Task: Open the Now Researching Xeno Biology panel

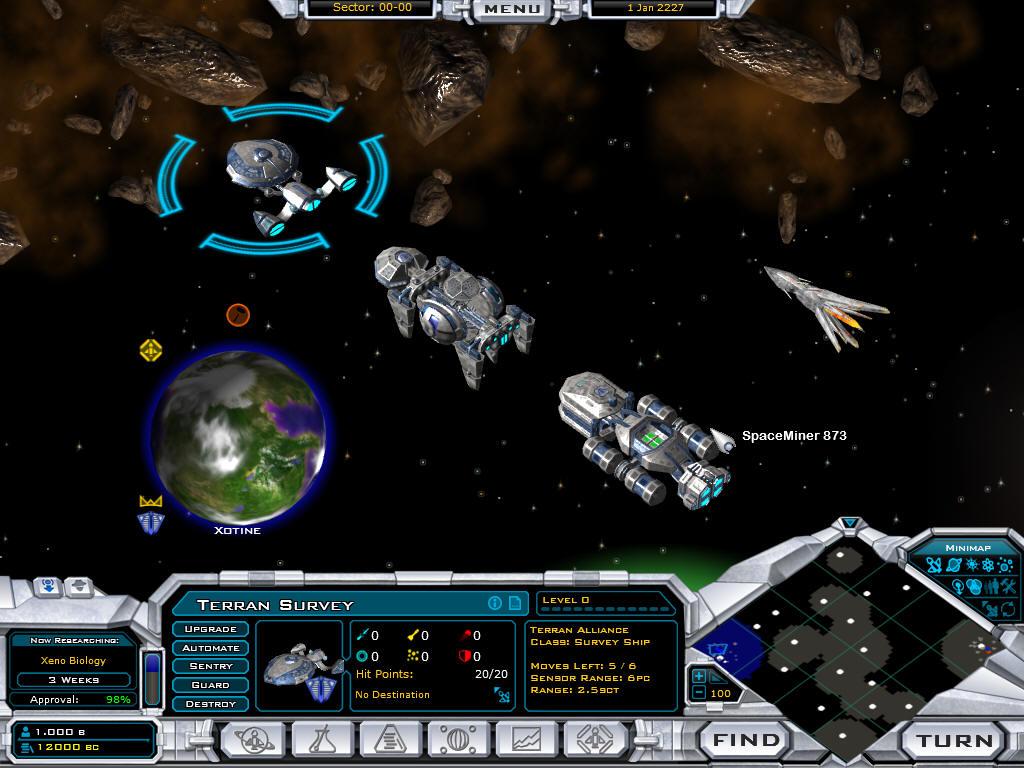Action: [74, 660]
